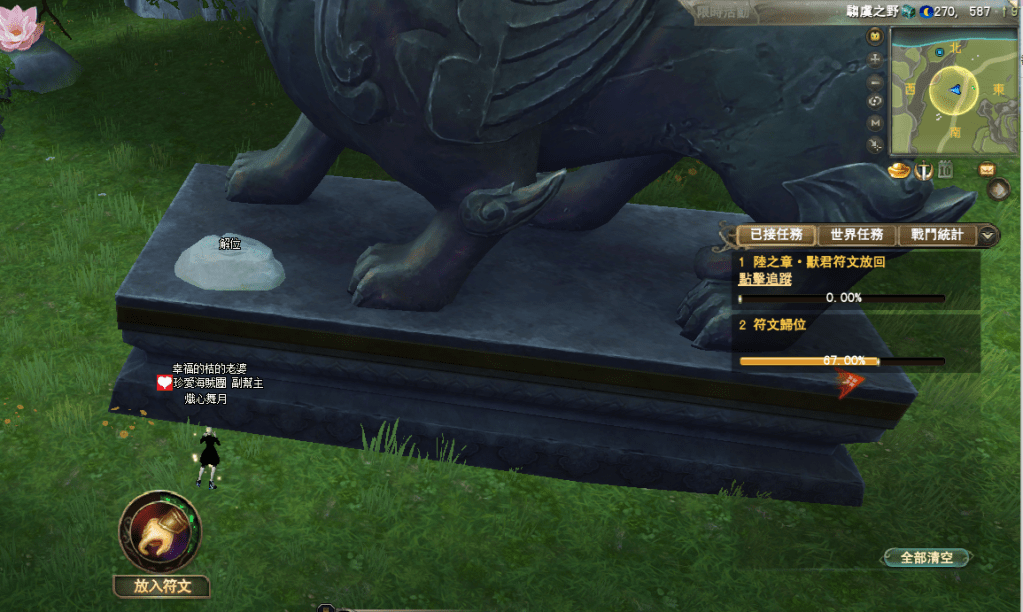Open the crossed sword icon below the minimap

[923, 170]
